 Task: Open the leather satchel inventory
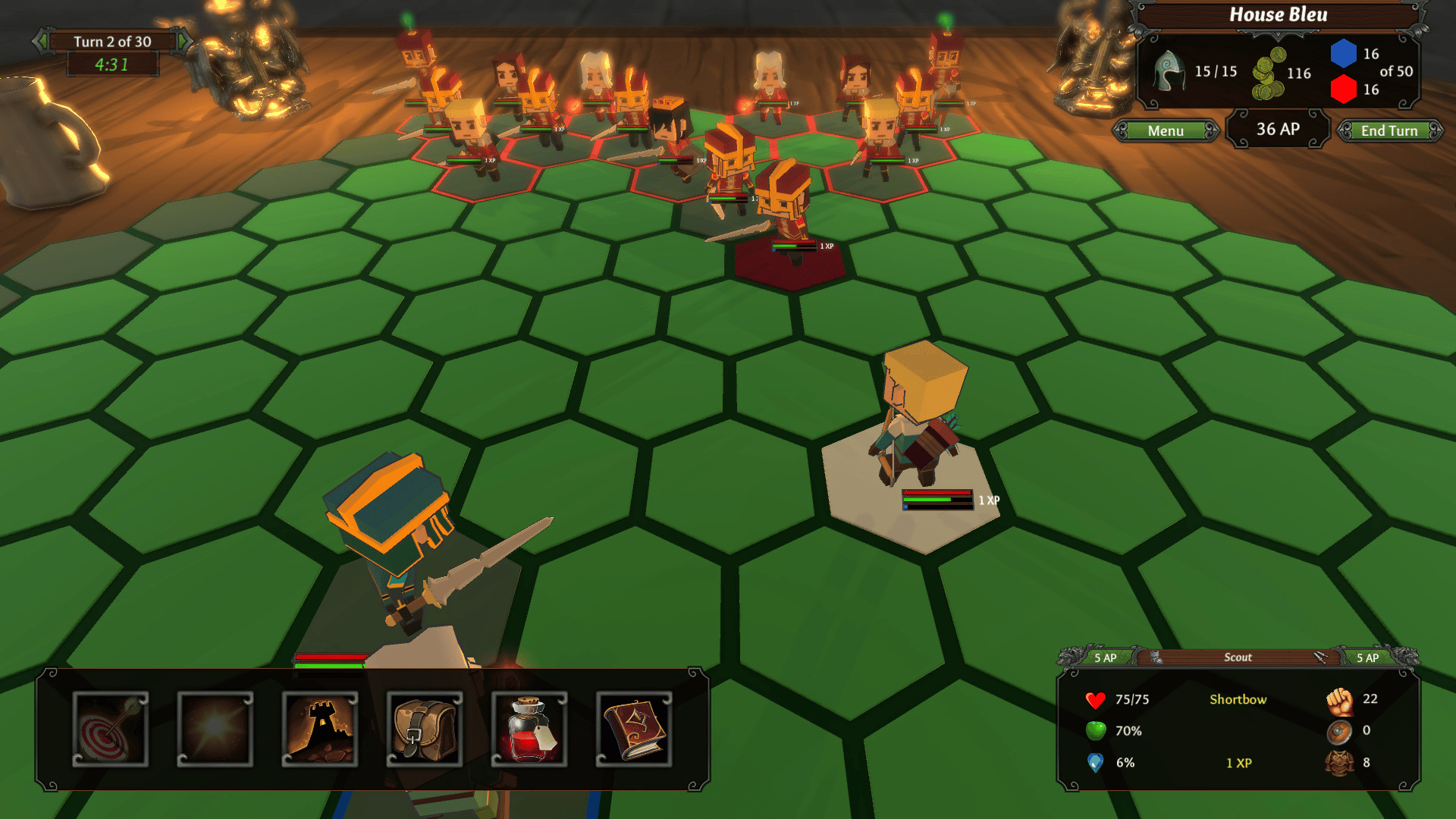(x=425, y=729)
